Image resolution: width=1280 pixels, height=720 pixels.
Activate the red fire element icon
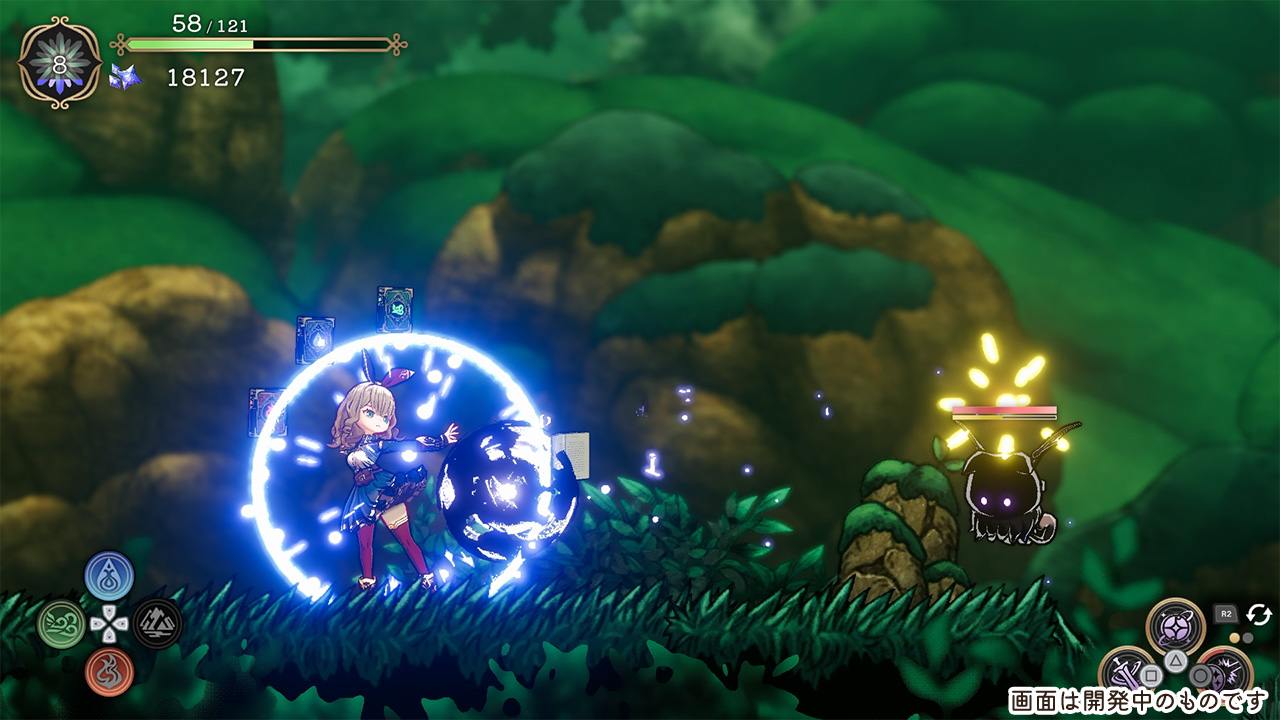(x=109, y=672)
